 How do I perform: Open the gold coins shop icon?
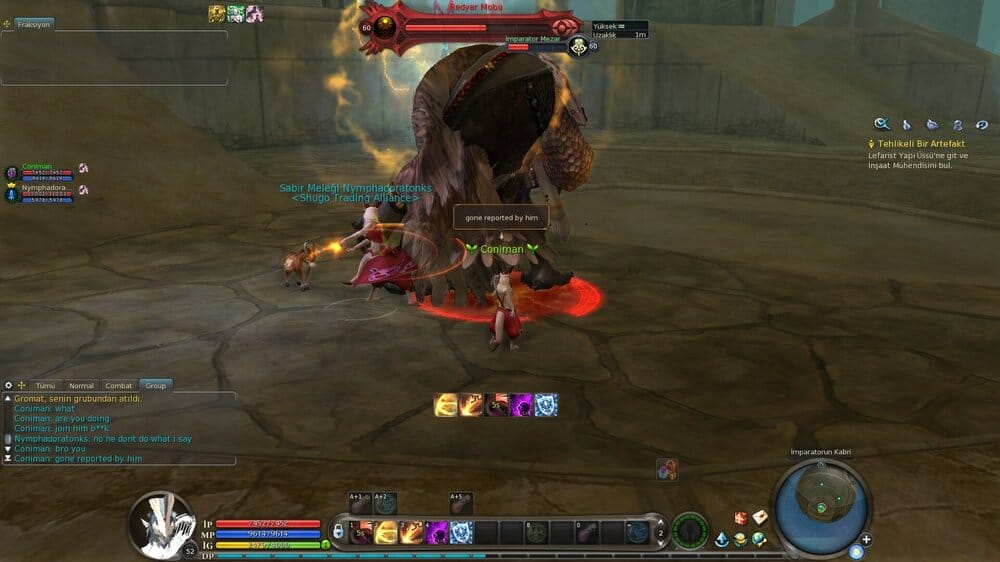pos(740,540)
